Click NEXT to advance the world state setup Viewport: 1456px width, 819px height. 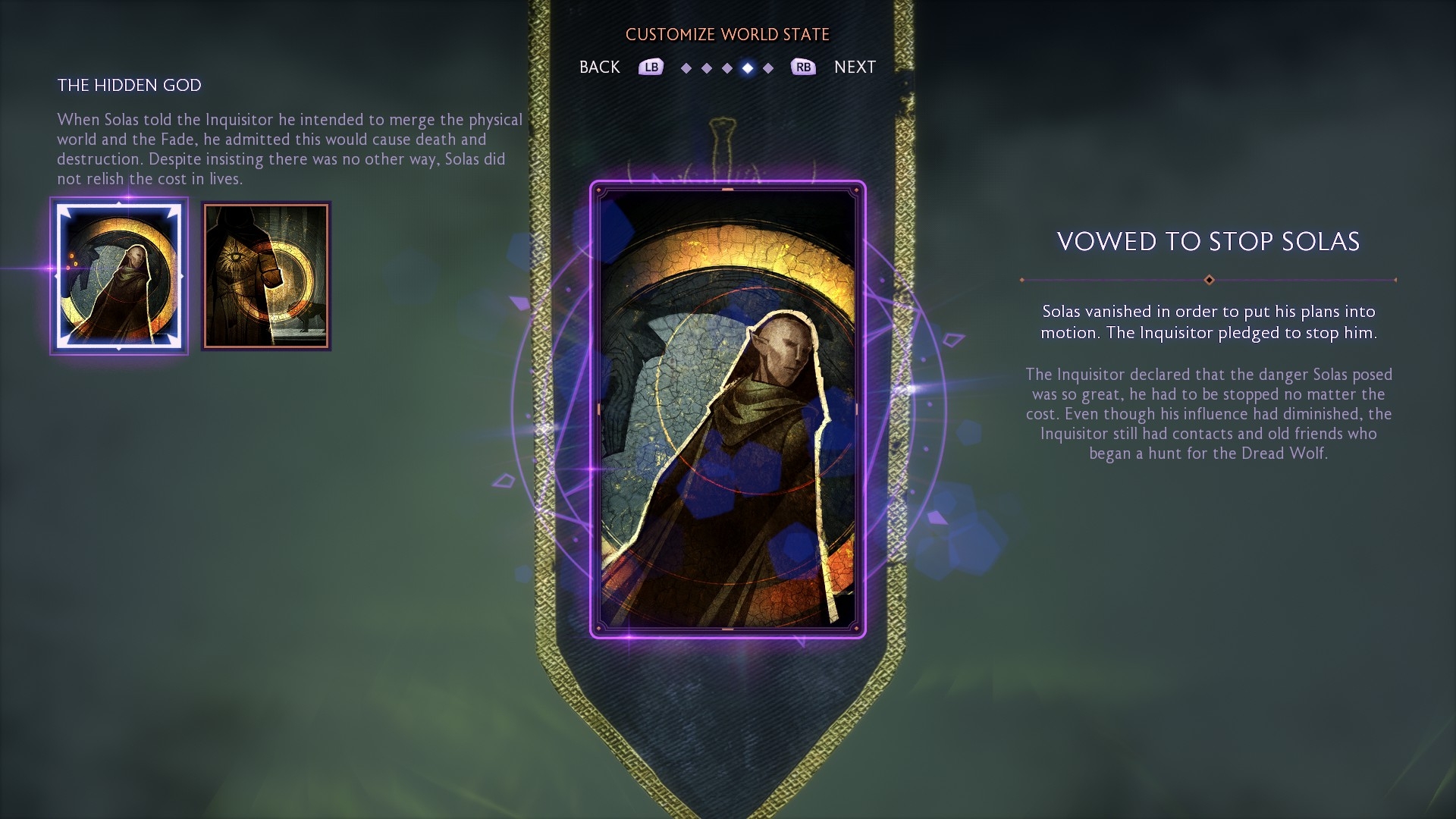(x=855, y=67)
